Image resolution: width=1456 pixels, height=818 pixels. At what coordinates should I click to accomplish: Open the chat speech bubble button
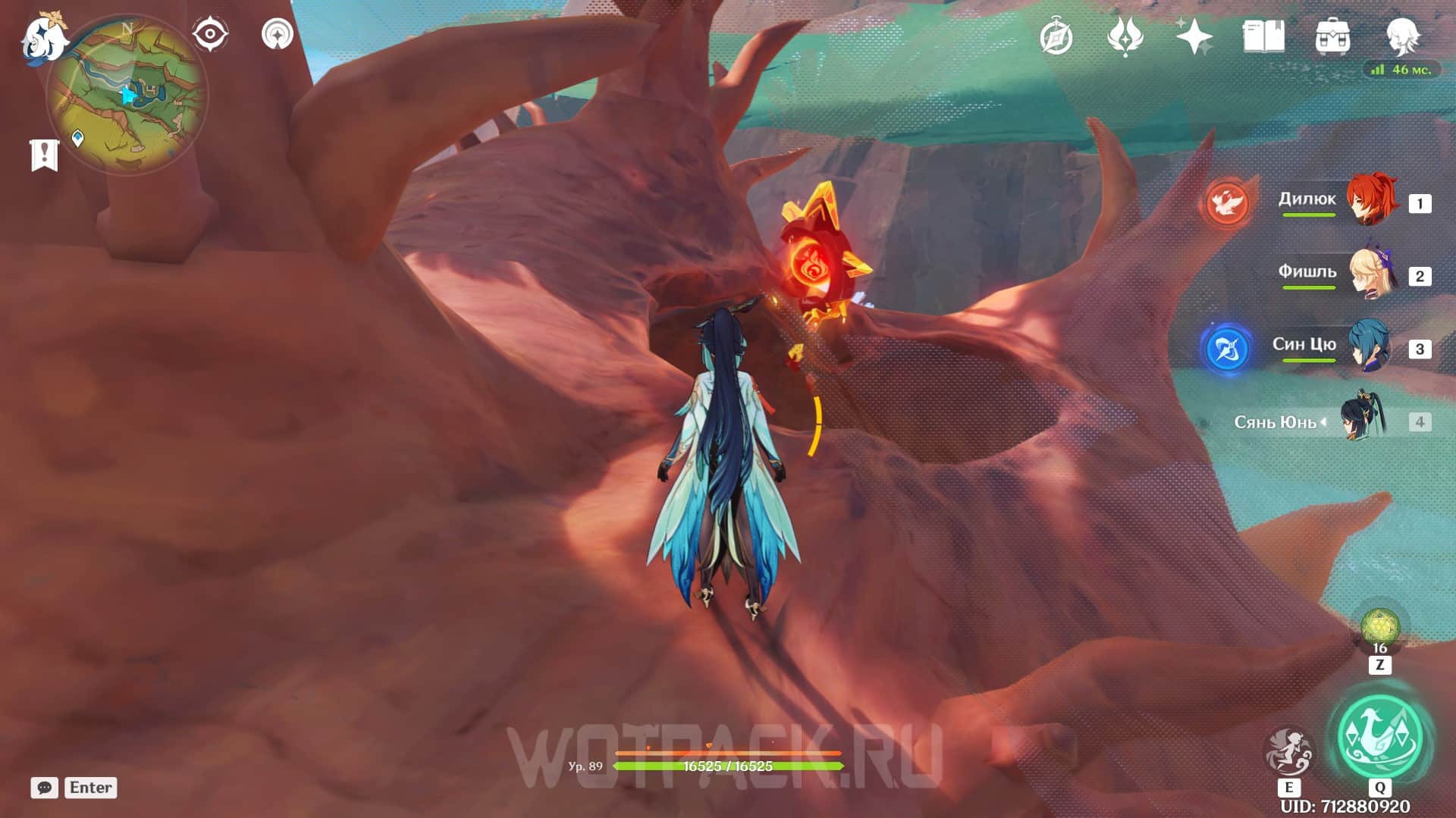pos(44,788)
